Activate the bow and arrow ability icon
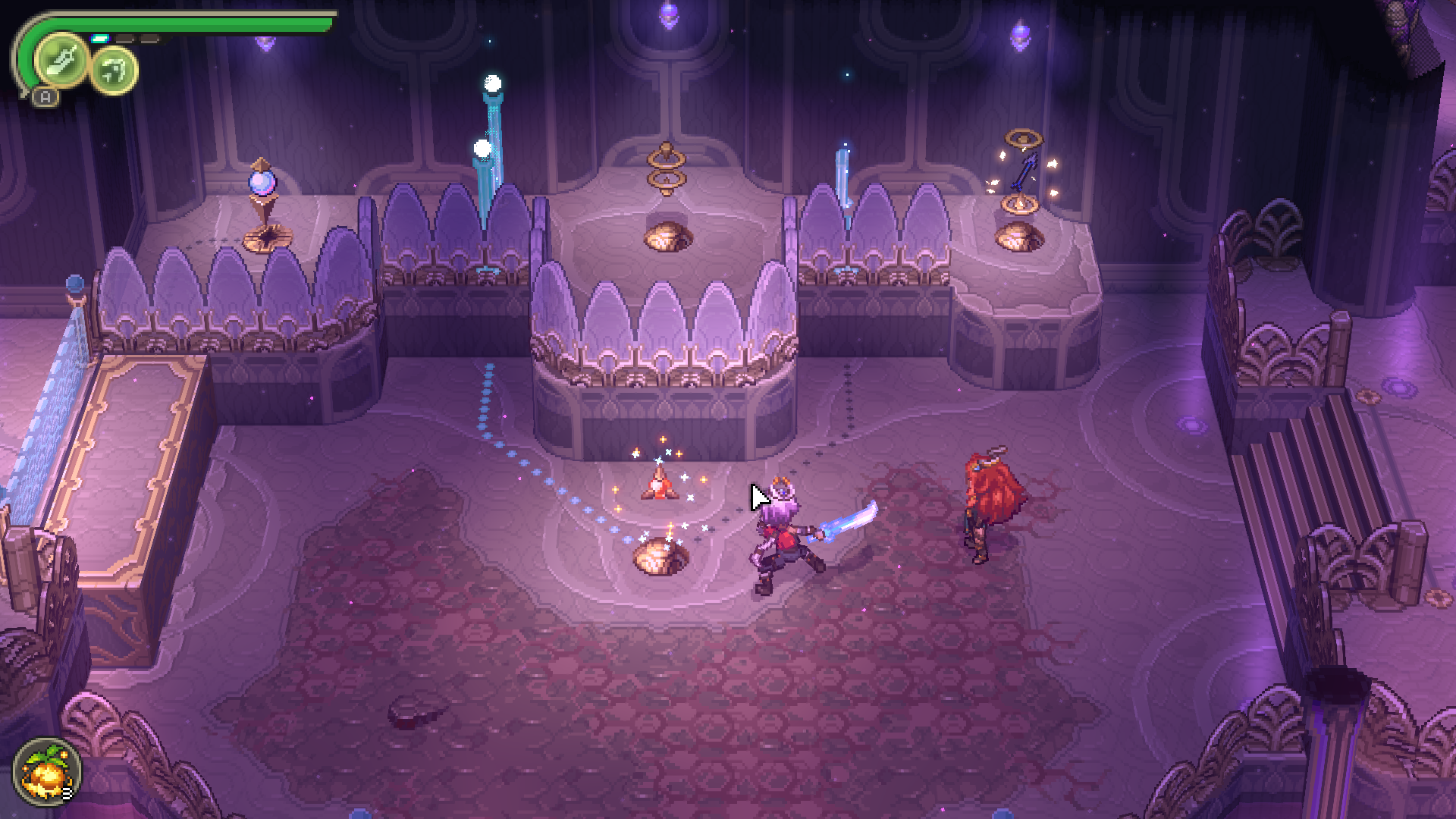This screenshot has height=819, width=1456. pos(115,71)
